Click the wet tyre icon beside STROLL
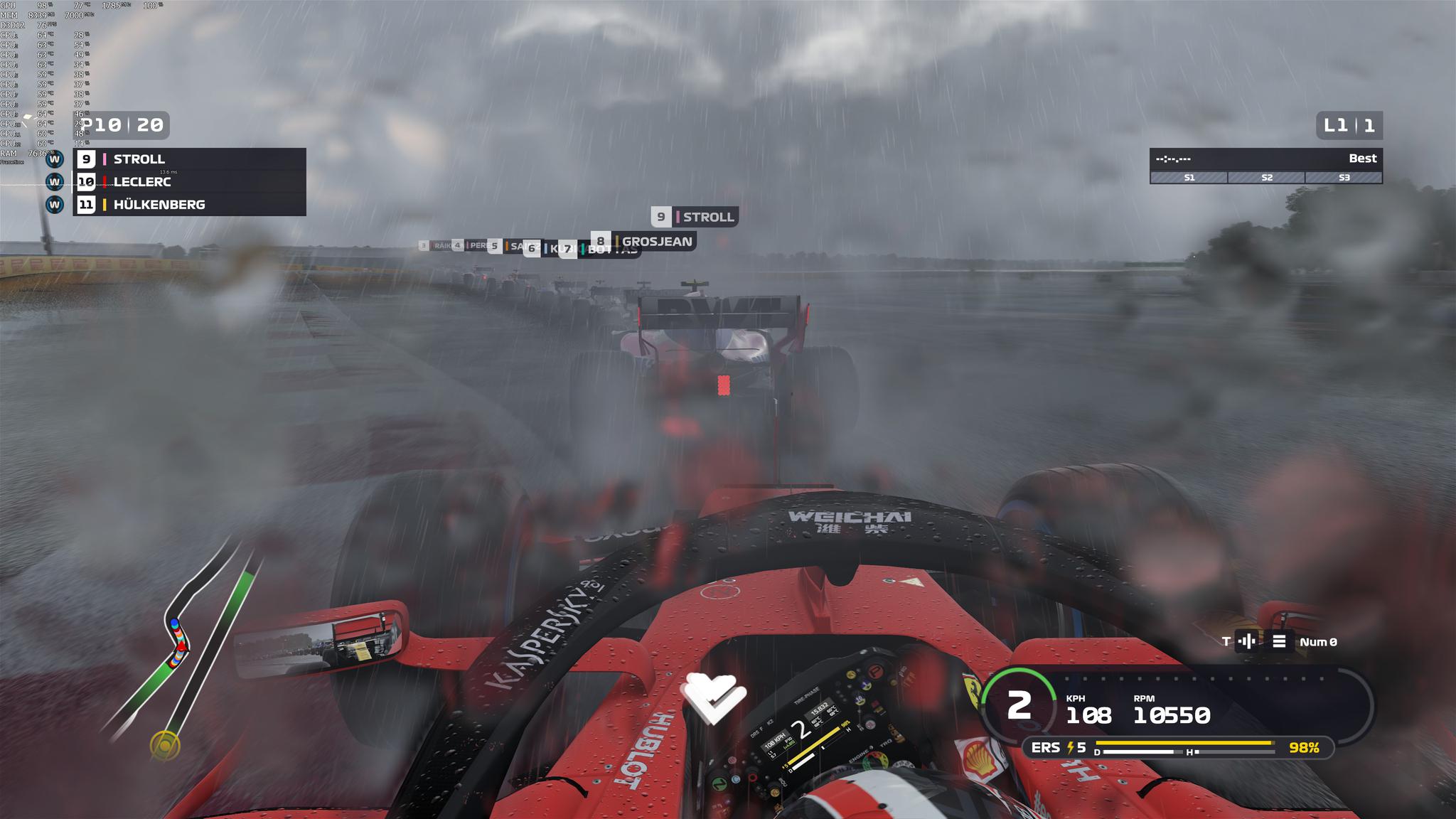This screenshot has height=819, width=1456. point(55,159)
